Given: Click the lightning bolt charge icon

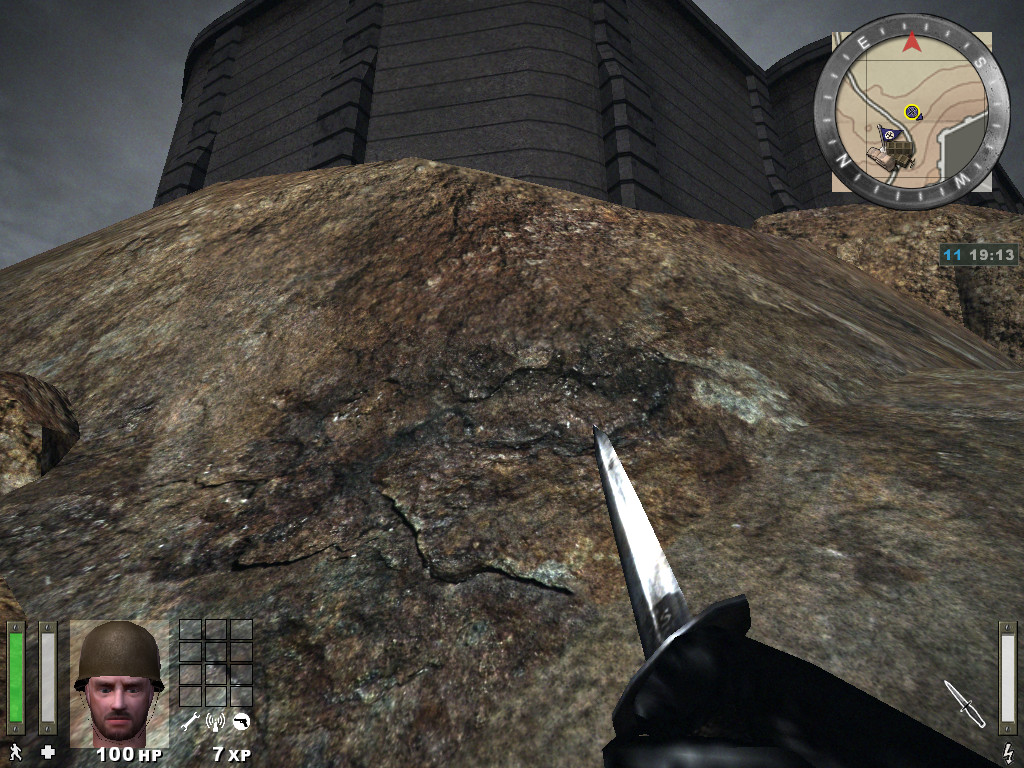Looking at the screenshot, I should 1008,751.
